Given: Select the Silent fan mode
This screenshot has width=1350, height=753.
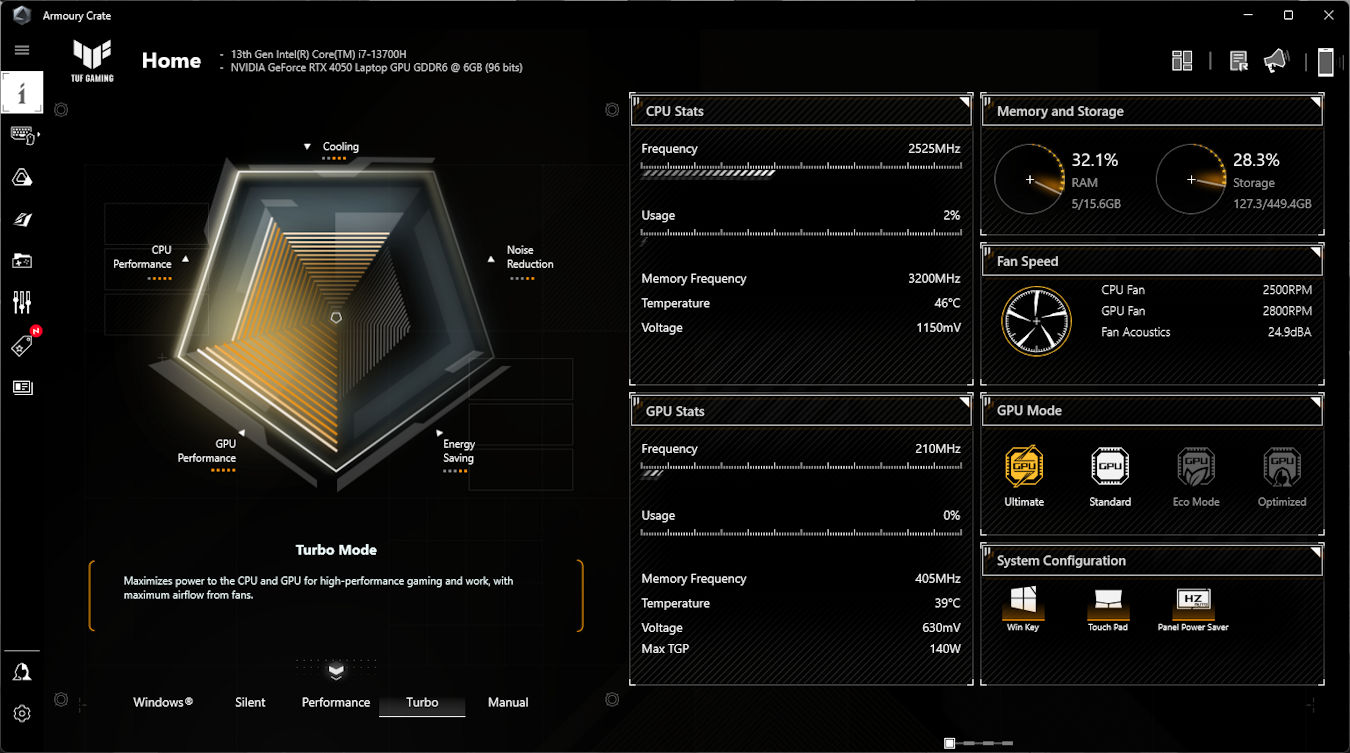Looking at the screenshot, I should click(250, 702).
